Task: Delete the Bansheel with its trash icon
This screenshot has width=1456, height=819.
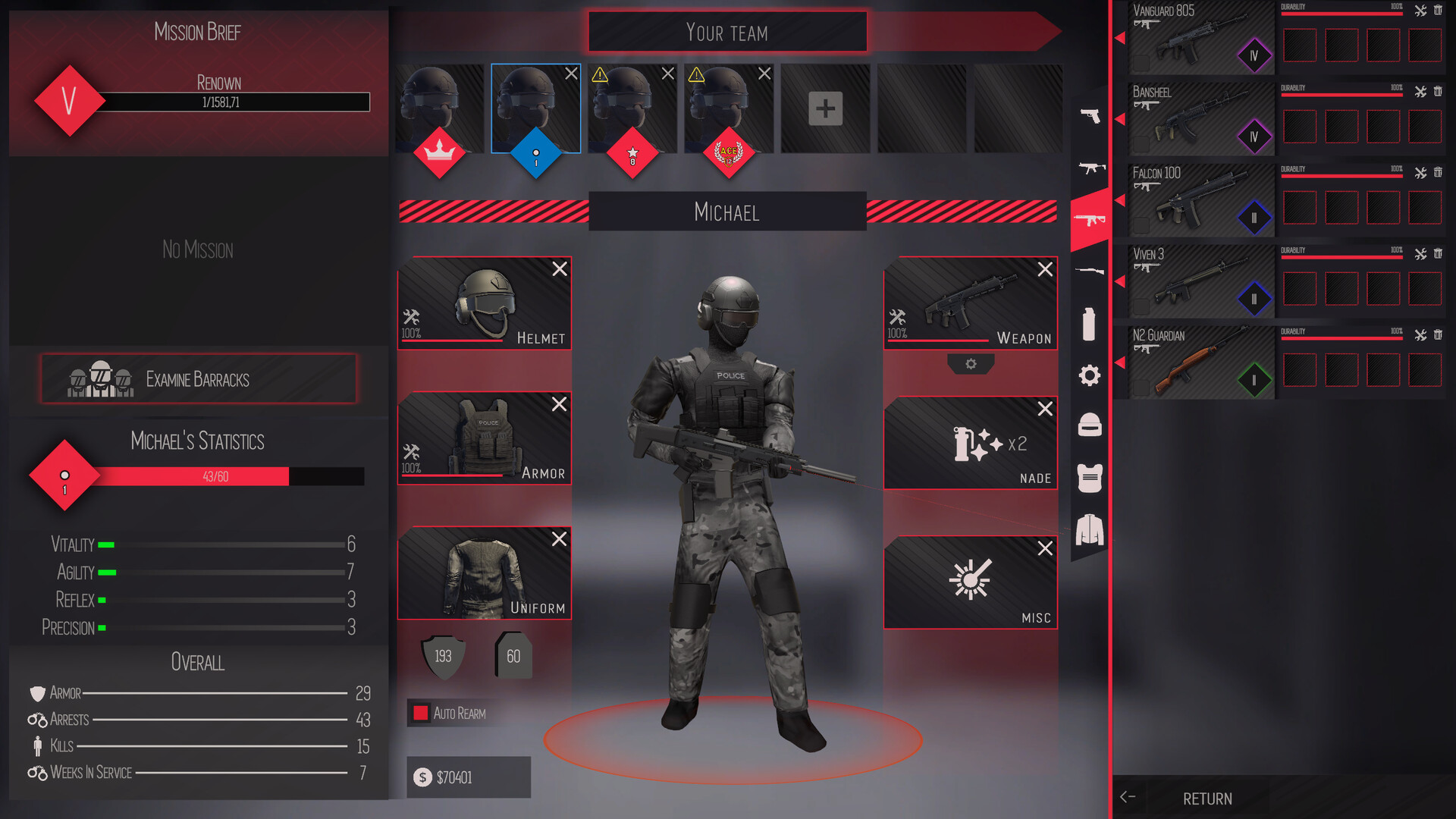Action: 1439,91
